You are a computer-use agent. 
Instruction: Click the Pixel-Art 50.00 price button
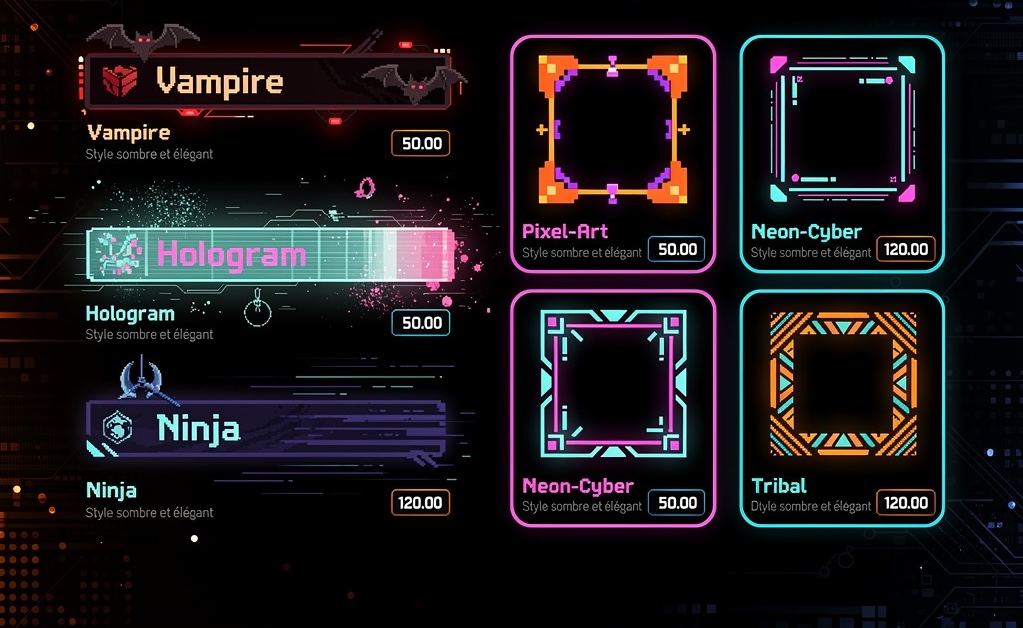(677, 249)
